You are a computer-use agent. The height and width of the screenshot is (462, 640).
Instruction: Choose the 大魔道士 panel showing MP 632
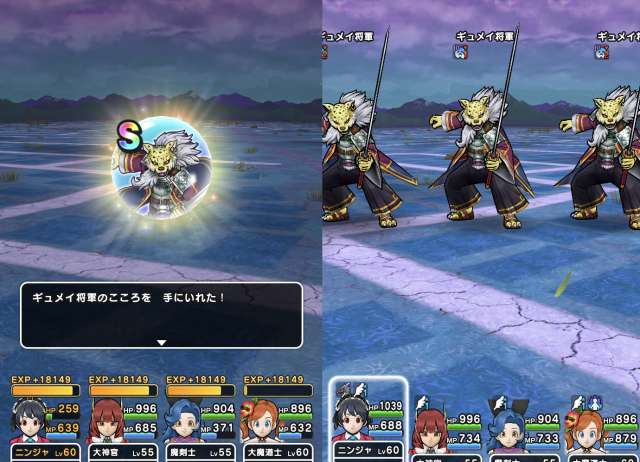(x=273, y=417)
